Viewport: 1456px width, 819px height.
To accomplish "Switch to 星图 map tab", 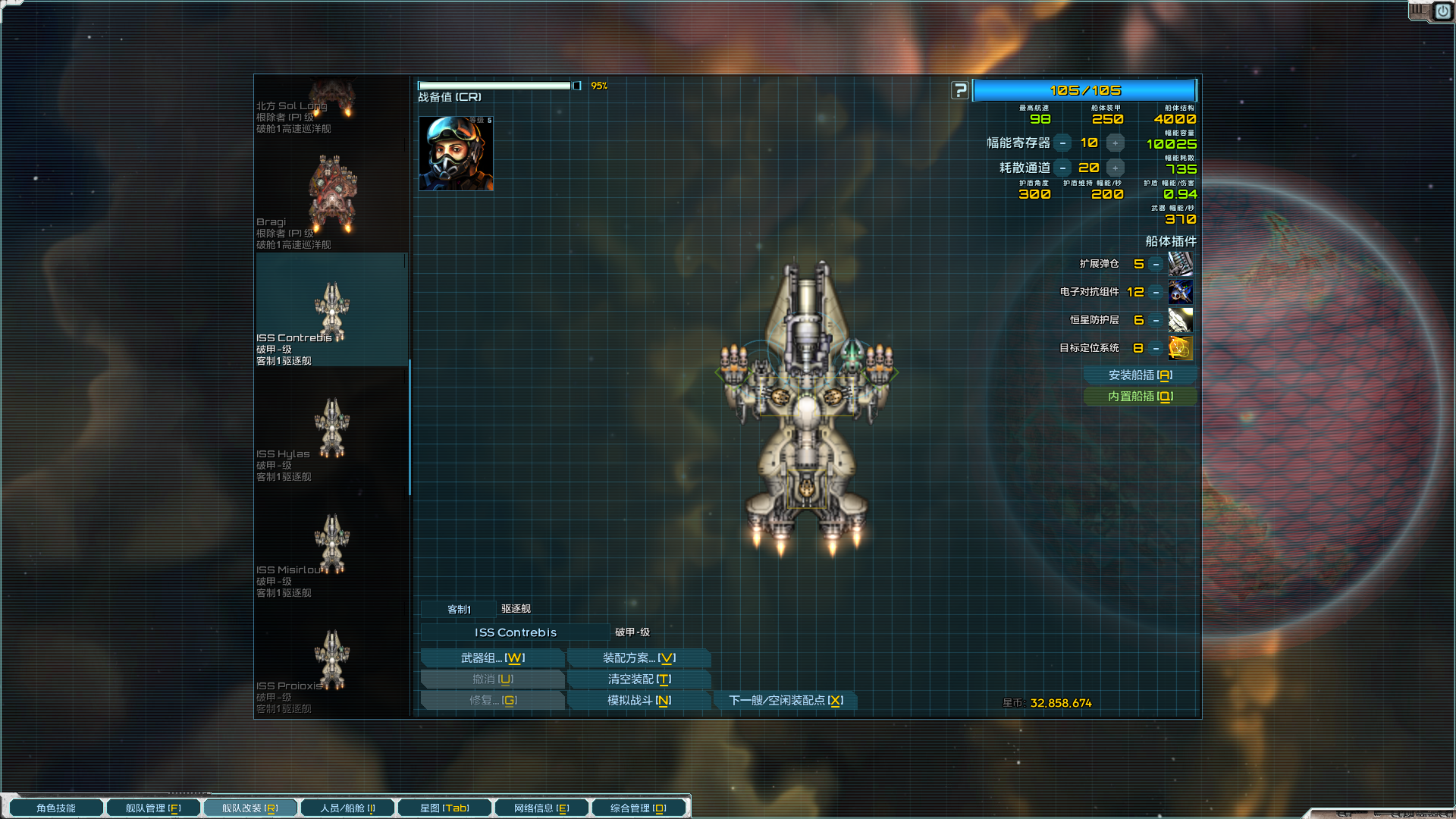I will (444, 808).
